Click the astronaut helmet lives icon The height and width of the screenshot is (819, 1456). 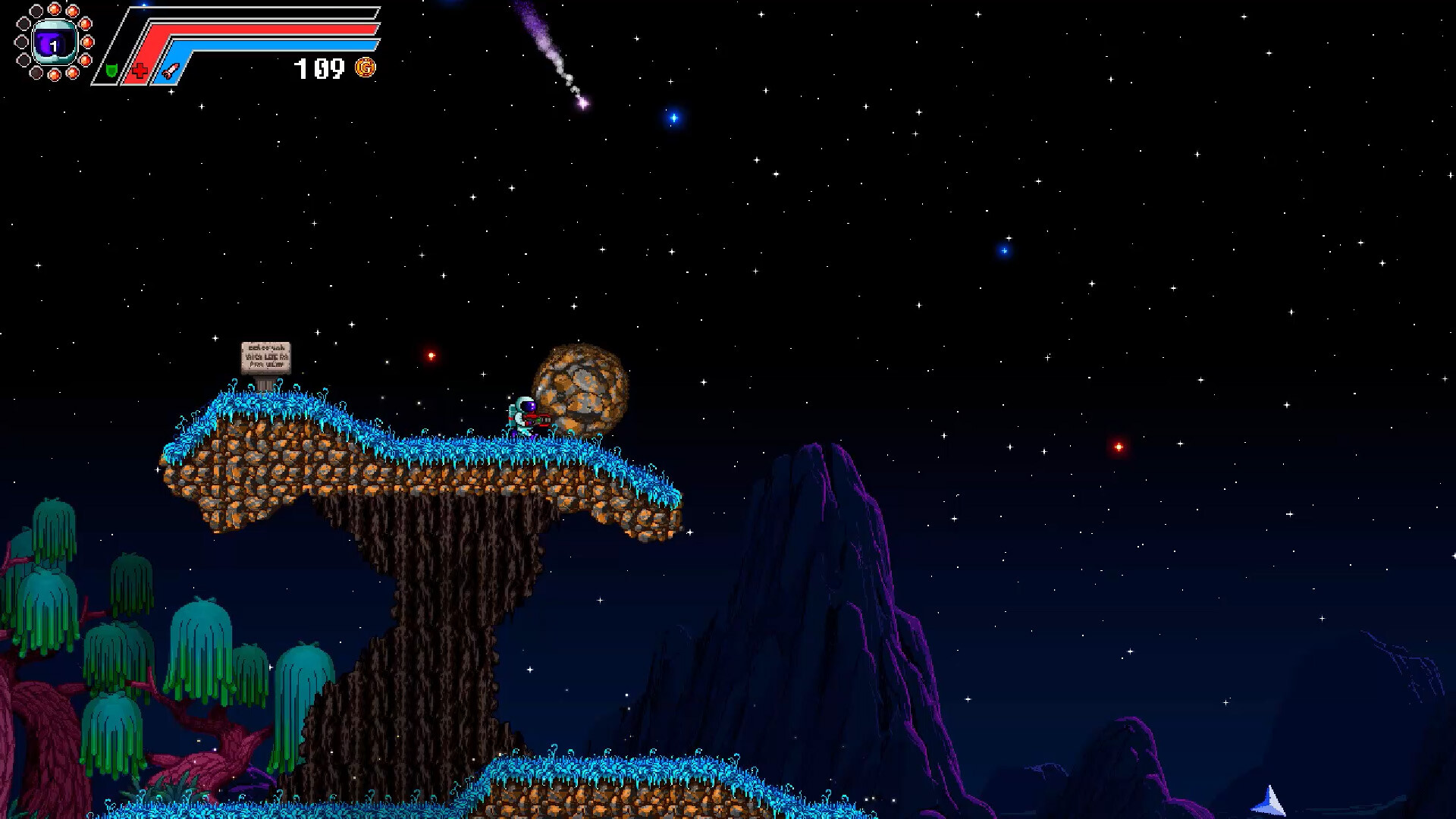[55, 42]
